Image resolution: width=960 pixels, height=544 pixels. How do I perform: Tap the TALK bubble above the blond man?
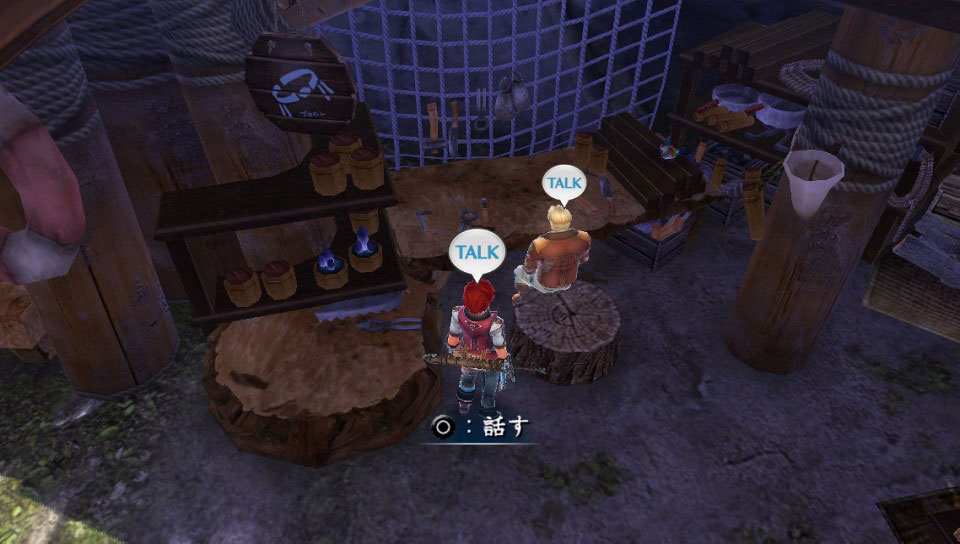tap(562, 183)
